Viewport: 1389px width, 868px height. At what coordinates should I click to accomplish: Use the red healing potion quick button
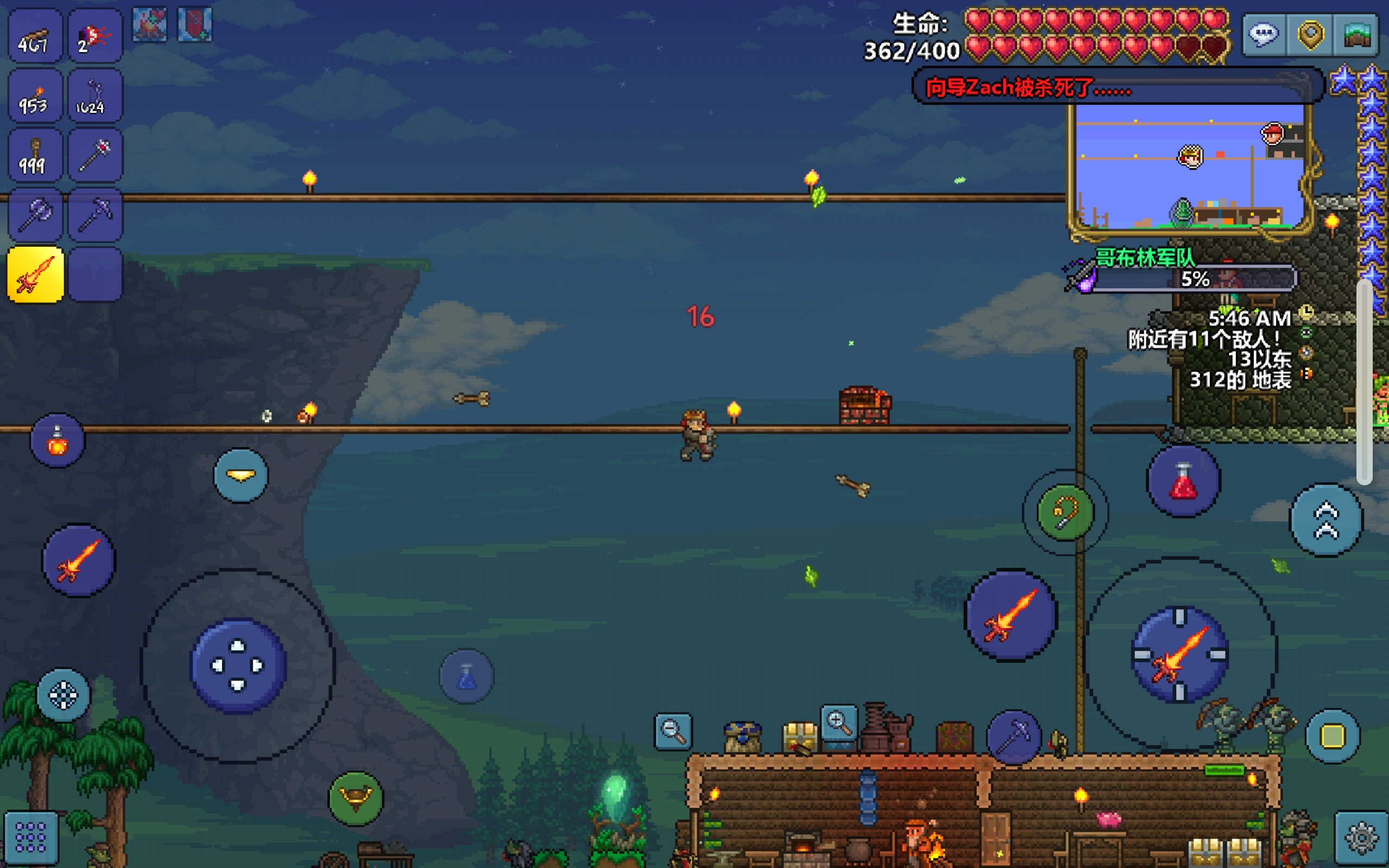[1183, 481]
